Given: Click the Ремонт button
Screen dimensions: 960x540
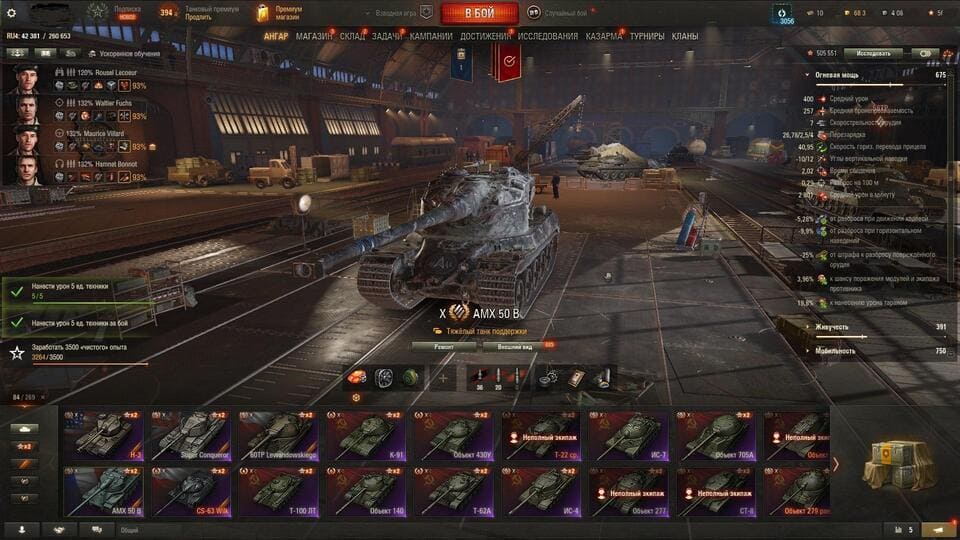Looking at the screenshot, I should coord(442,347).
